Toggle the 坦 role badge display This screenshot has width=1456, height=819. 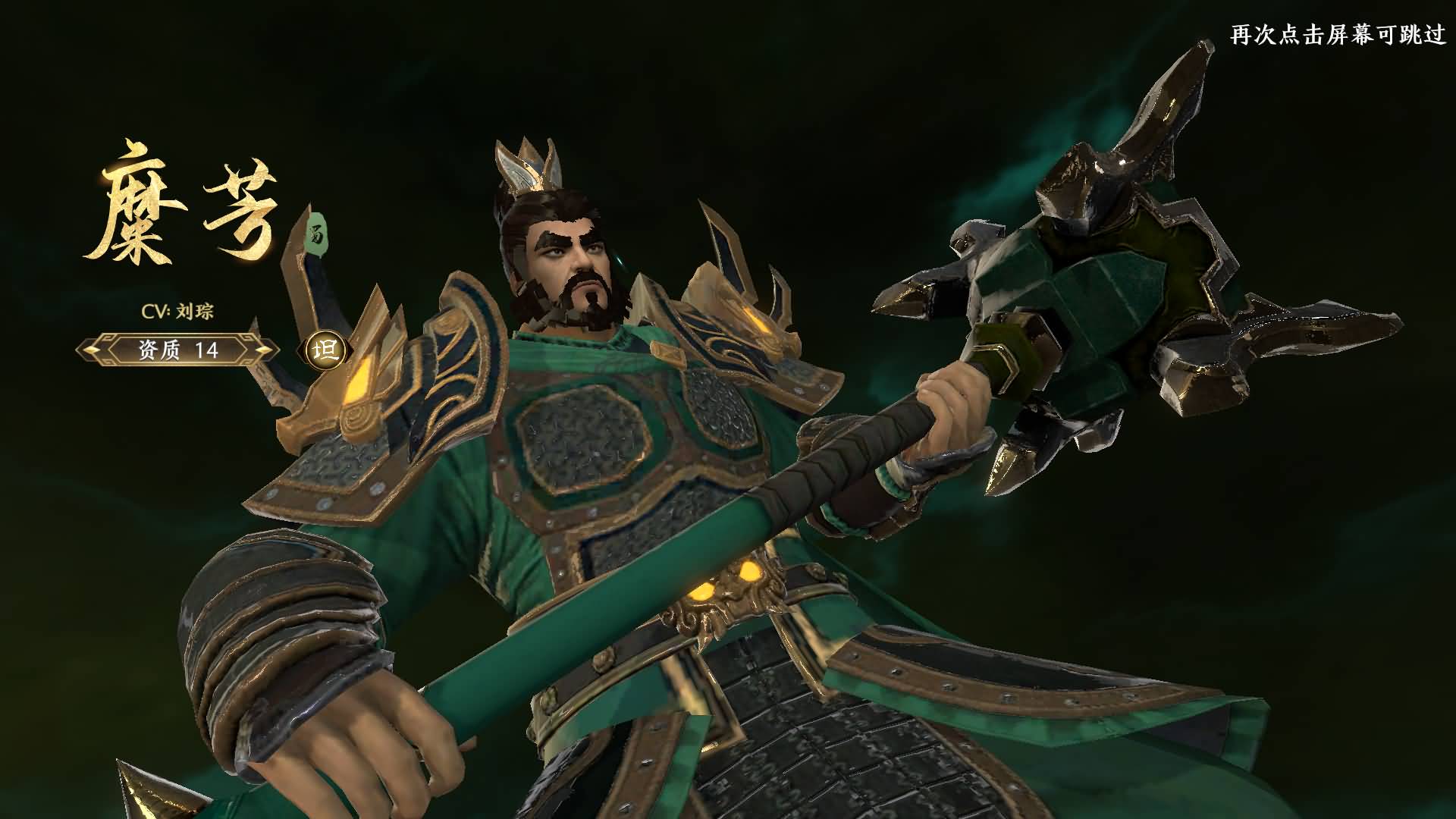pos(326,351)
